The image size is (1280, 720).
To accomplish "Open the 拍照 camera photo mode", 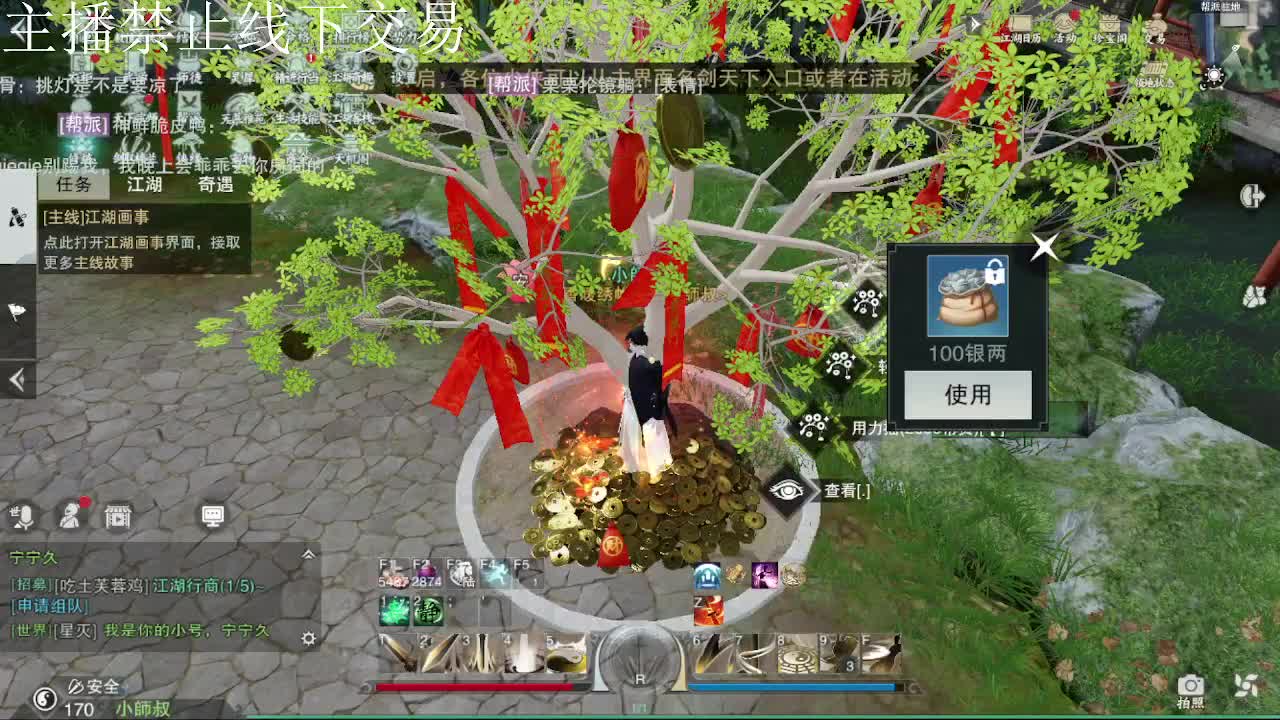I will pos(1190,686).
